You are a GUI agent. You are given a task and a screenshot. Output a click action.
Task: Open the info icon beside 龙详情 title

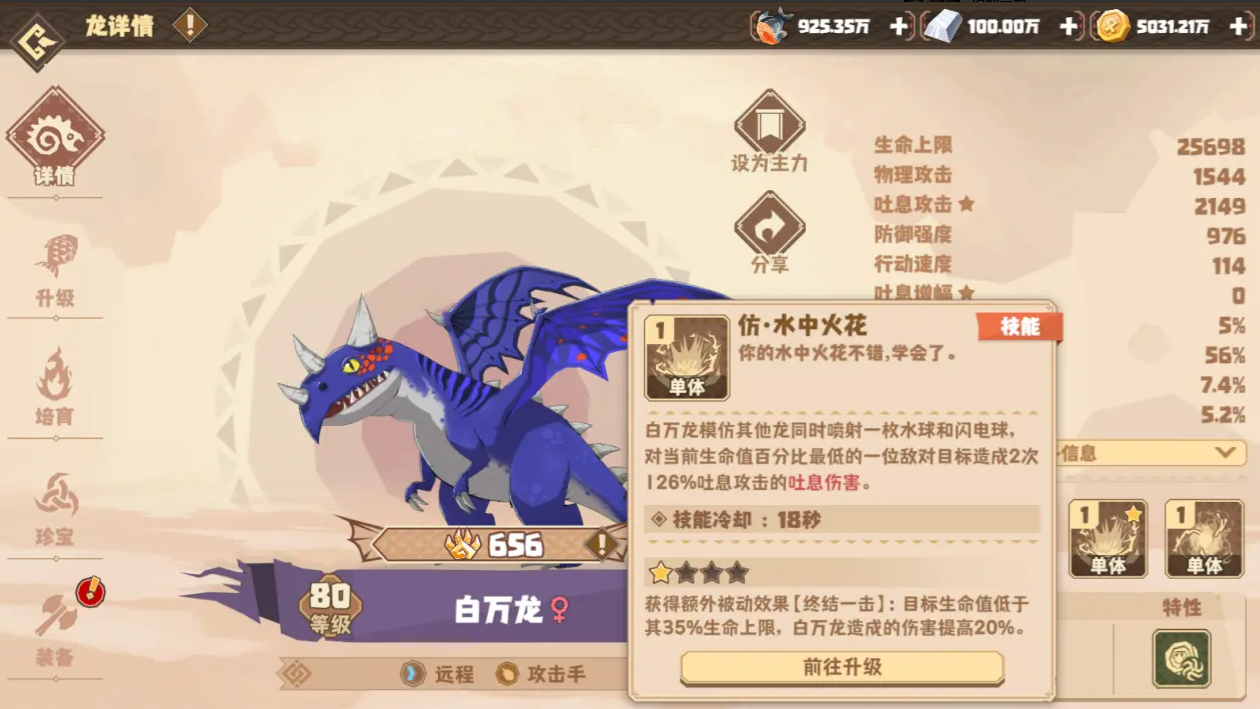click(189, 26)
